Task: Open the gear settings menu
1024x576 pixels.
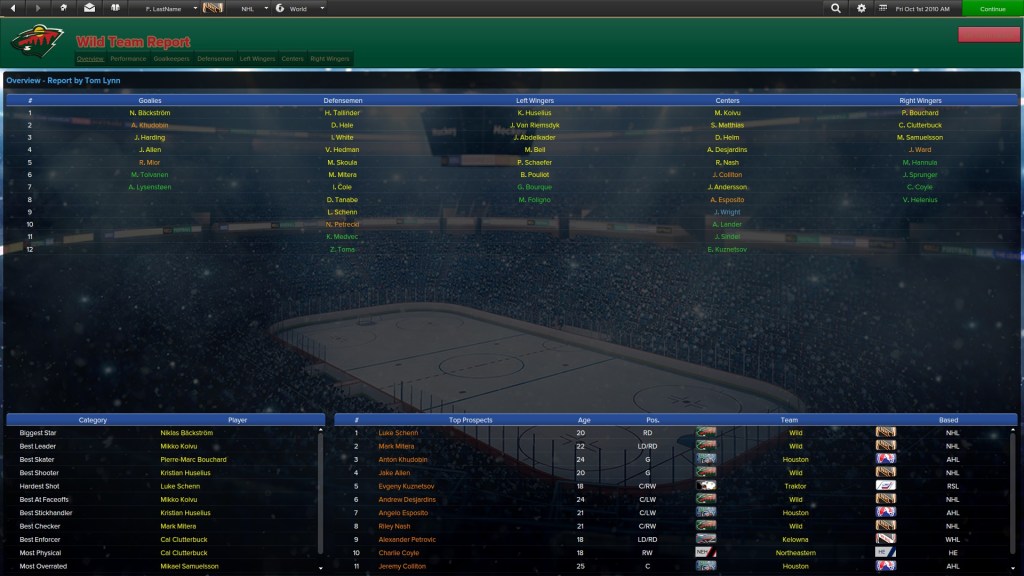Action: pyautogui.click(x=862, y=8)
